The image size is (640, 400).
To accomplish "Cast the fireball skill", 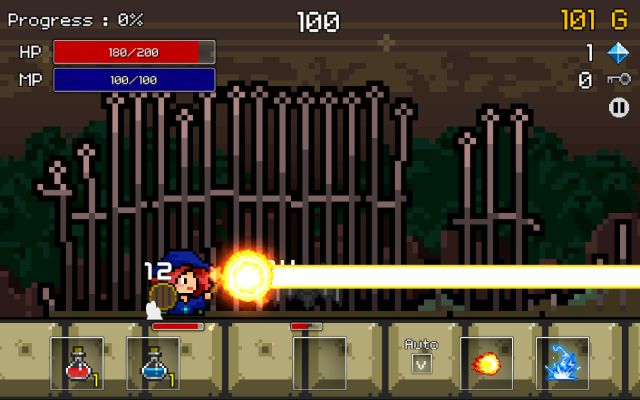I will pyautogui.click(x=487, y=362).
